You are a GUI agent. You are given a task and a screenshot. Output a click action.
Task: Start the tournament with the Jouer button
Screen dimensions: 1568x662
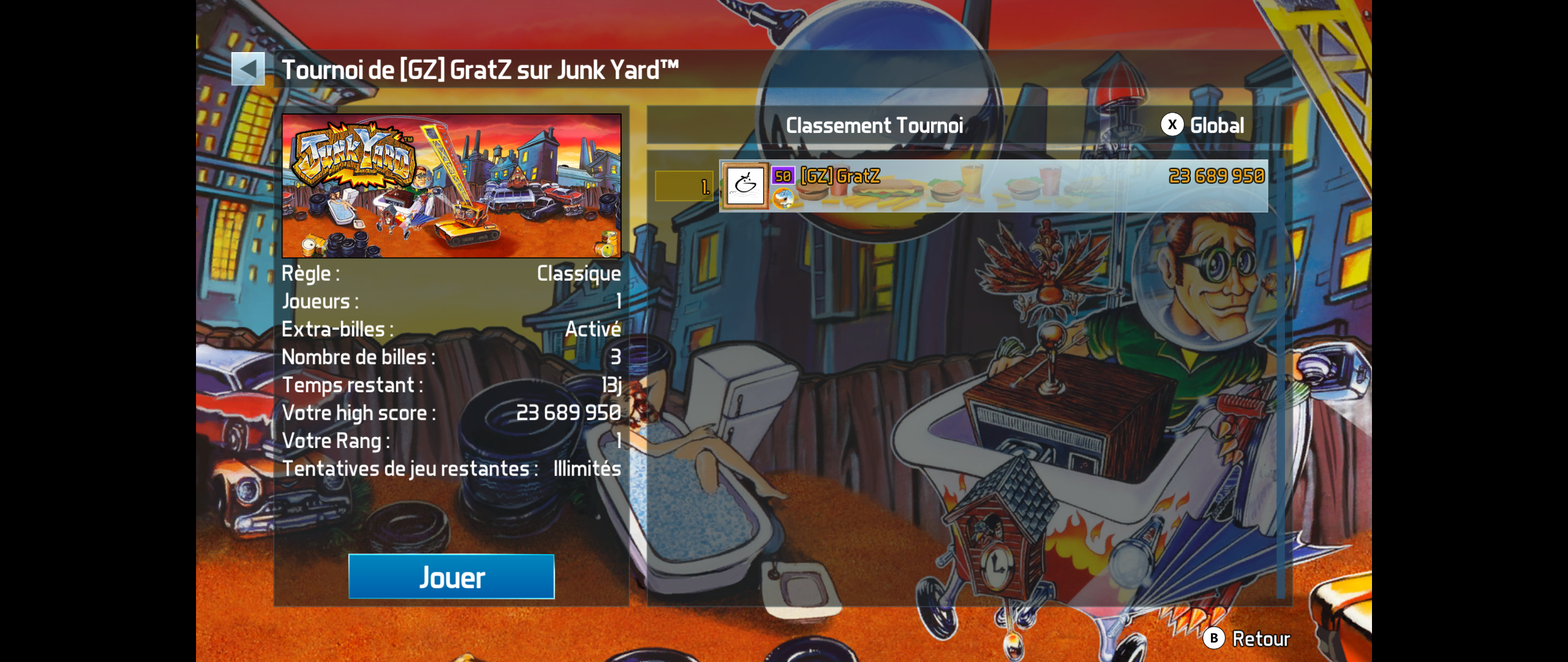[x=451, y=577]
